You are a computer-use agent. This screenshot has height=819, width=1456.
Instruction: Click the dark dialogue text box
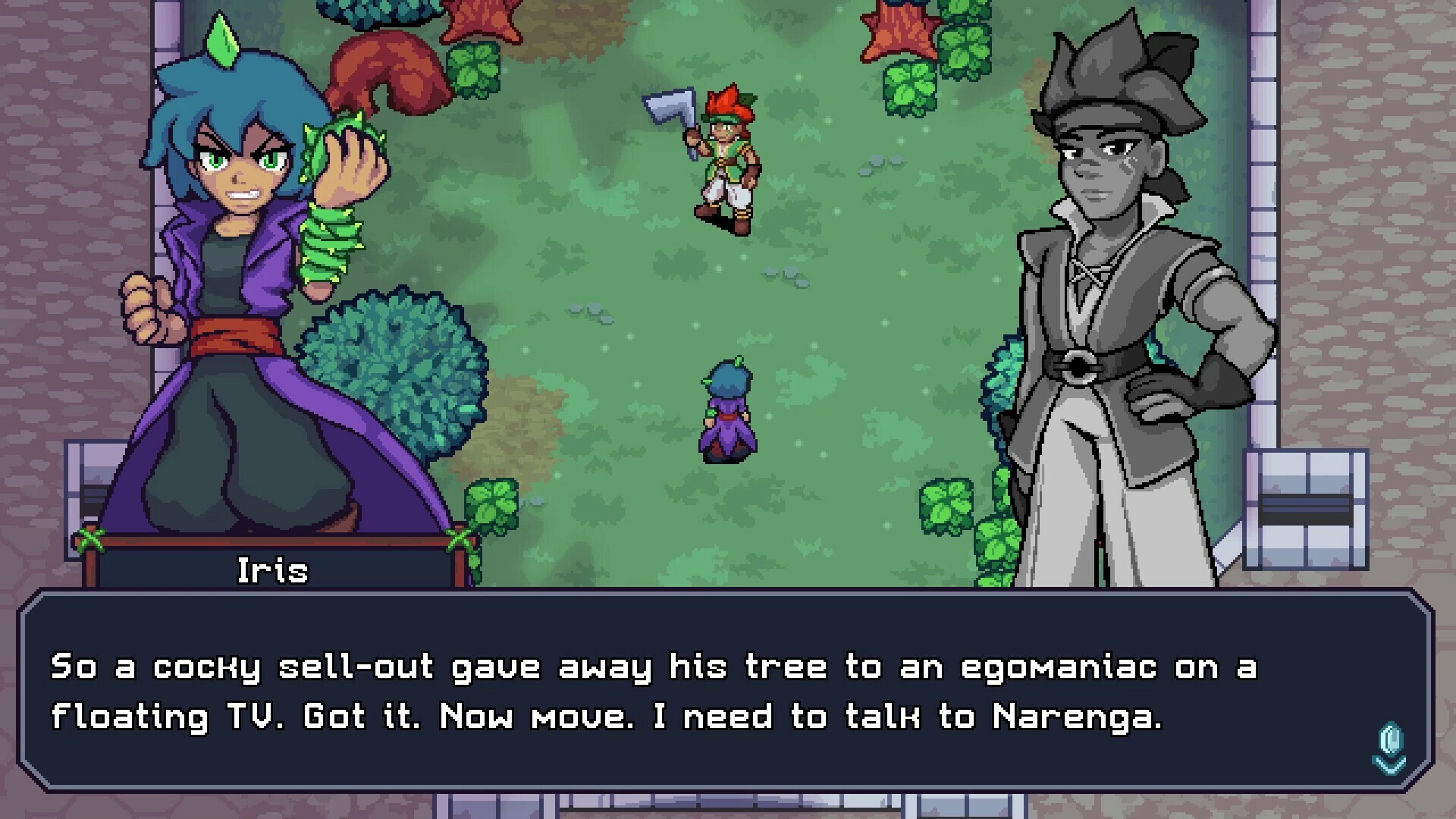pos(728,690)
